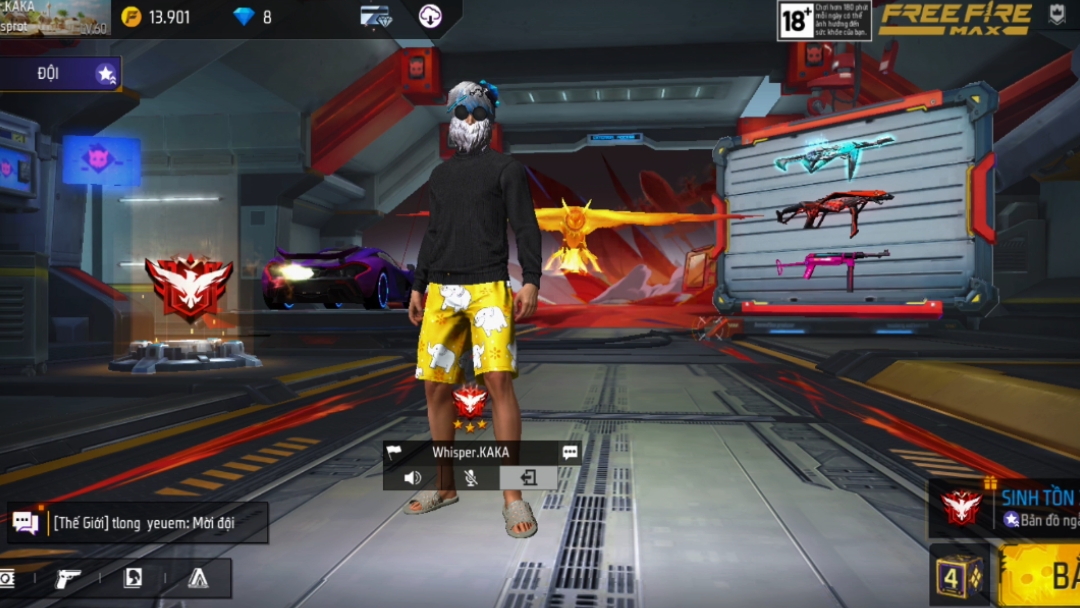Open the player profile banner
The image size is (1080, 608).
(55, 18)
